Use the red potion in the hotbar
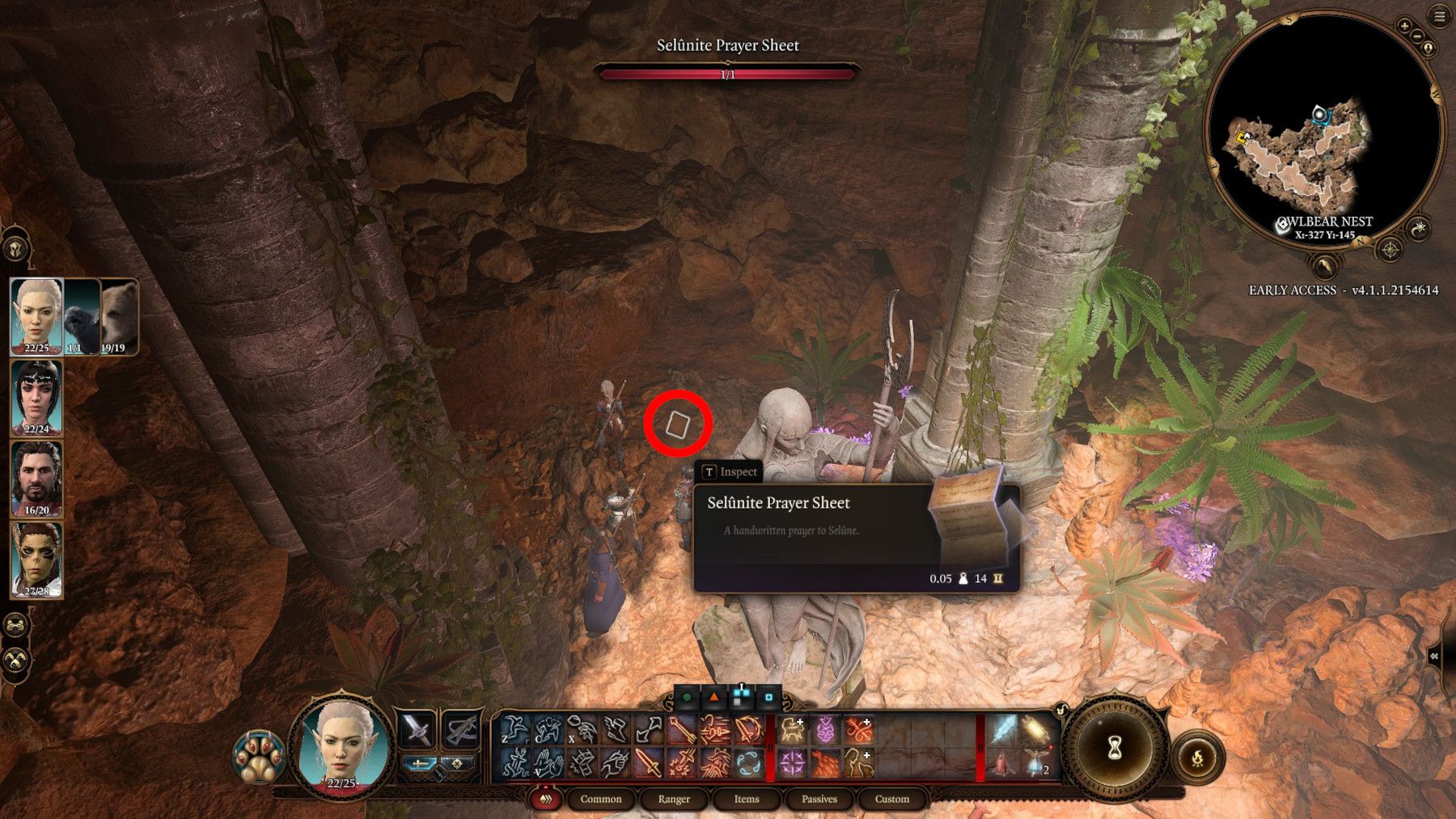1456x819 pixels. (x=1001, y=764)
